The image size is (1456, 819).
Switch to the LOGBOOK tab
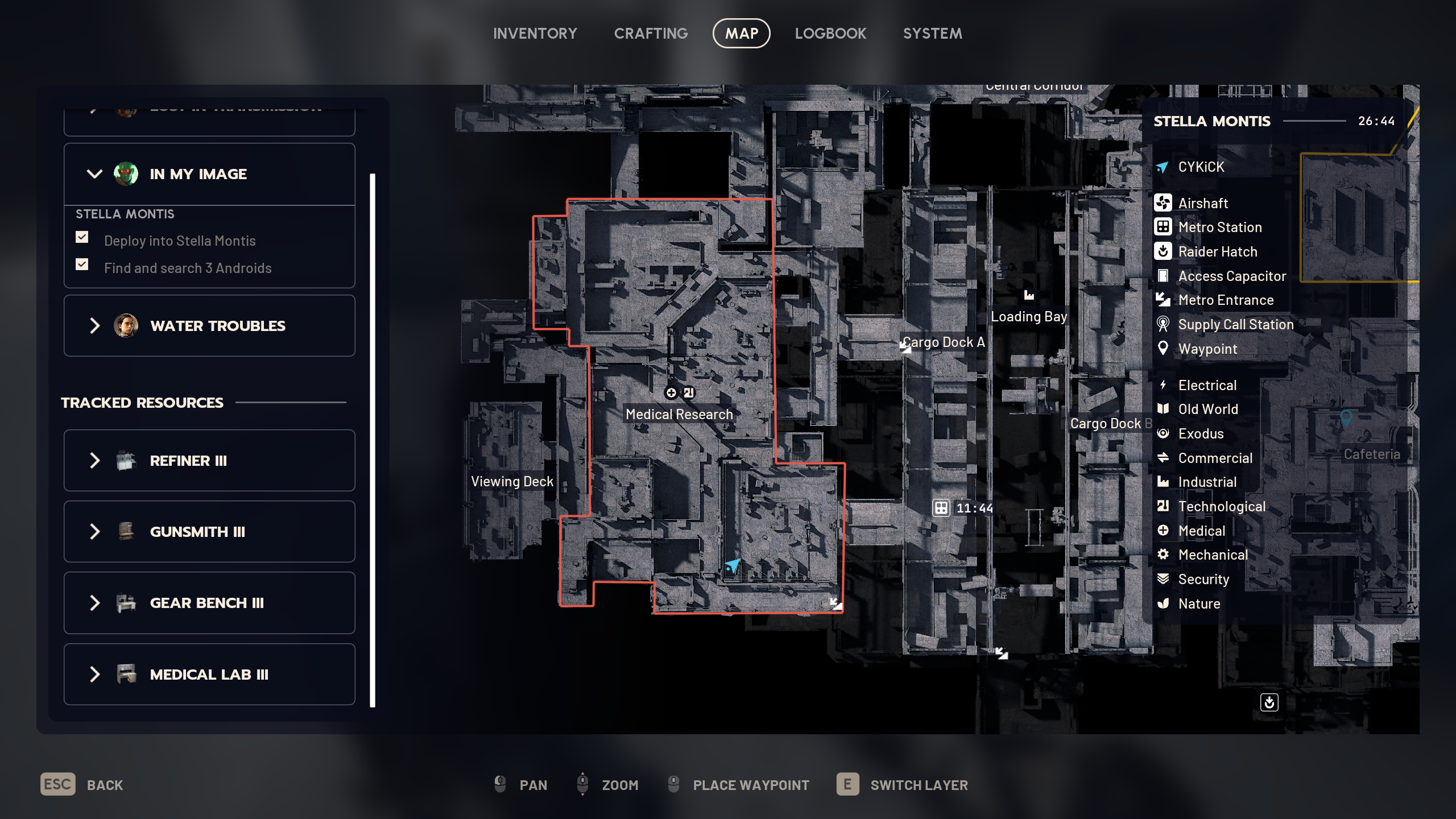click(831, 33)
